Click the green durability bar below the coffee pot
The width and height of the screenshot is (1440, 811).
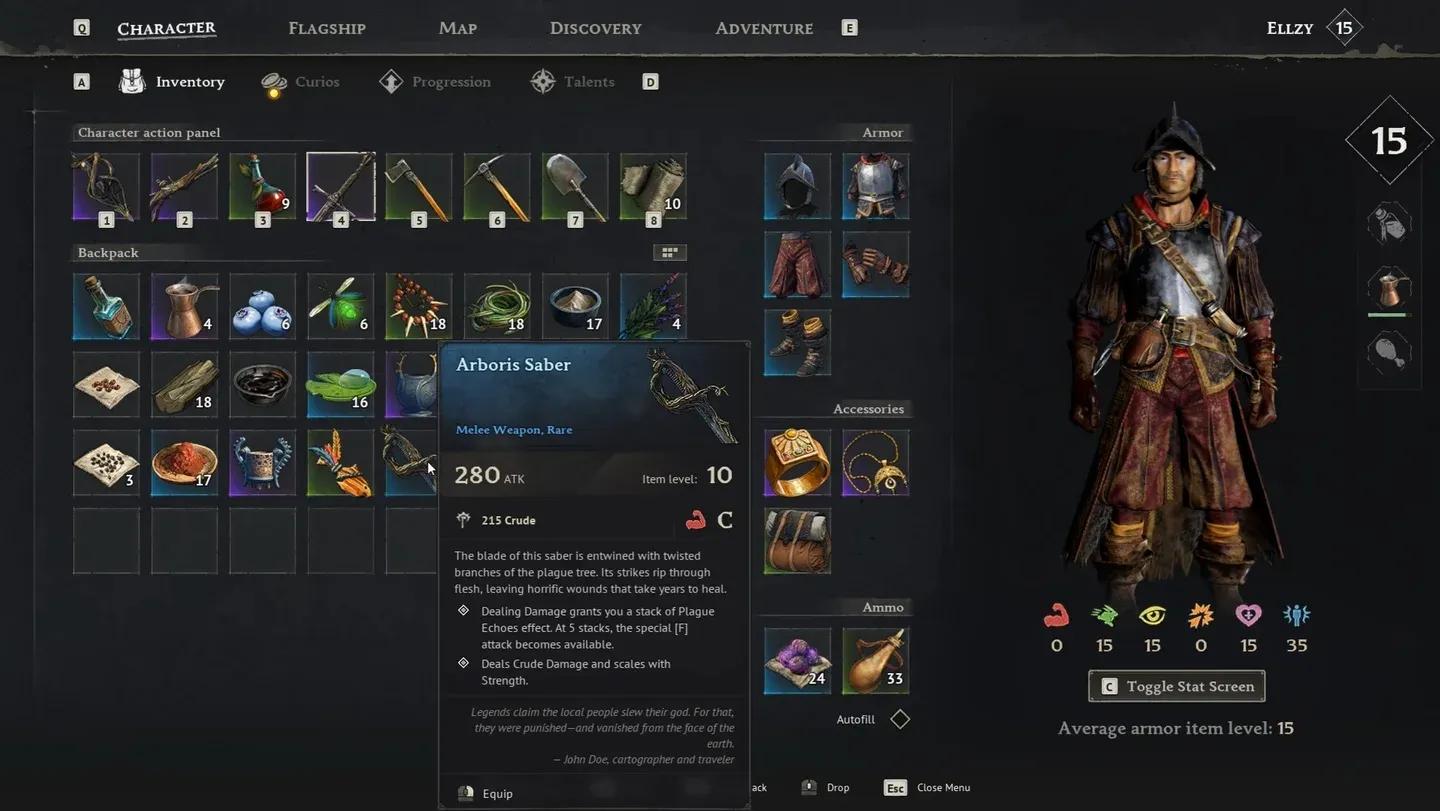pyautogui.click(x=1389, y=314)
